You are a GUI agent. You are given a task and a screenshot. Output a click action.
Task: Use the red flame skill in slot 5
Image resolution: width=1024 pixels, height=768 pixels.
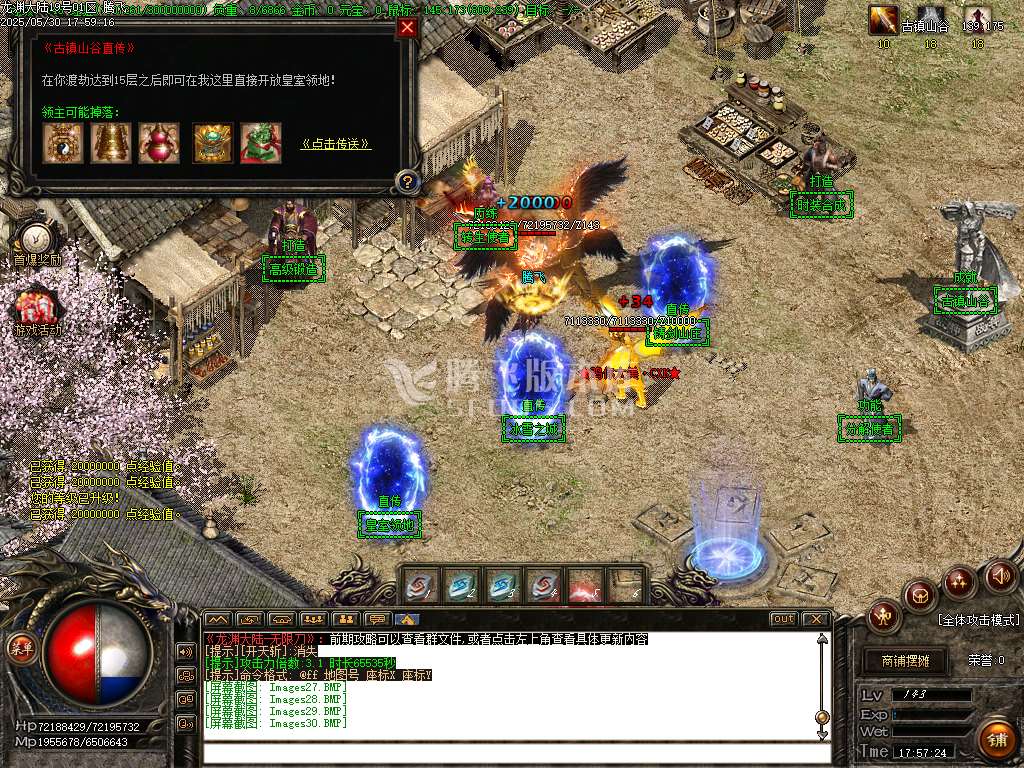[x=585, y=586]
